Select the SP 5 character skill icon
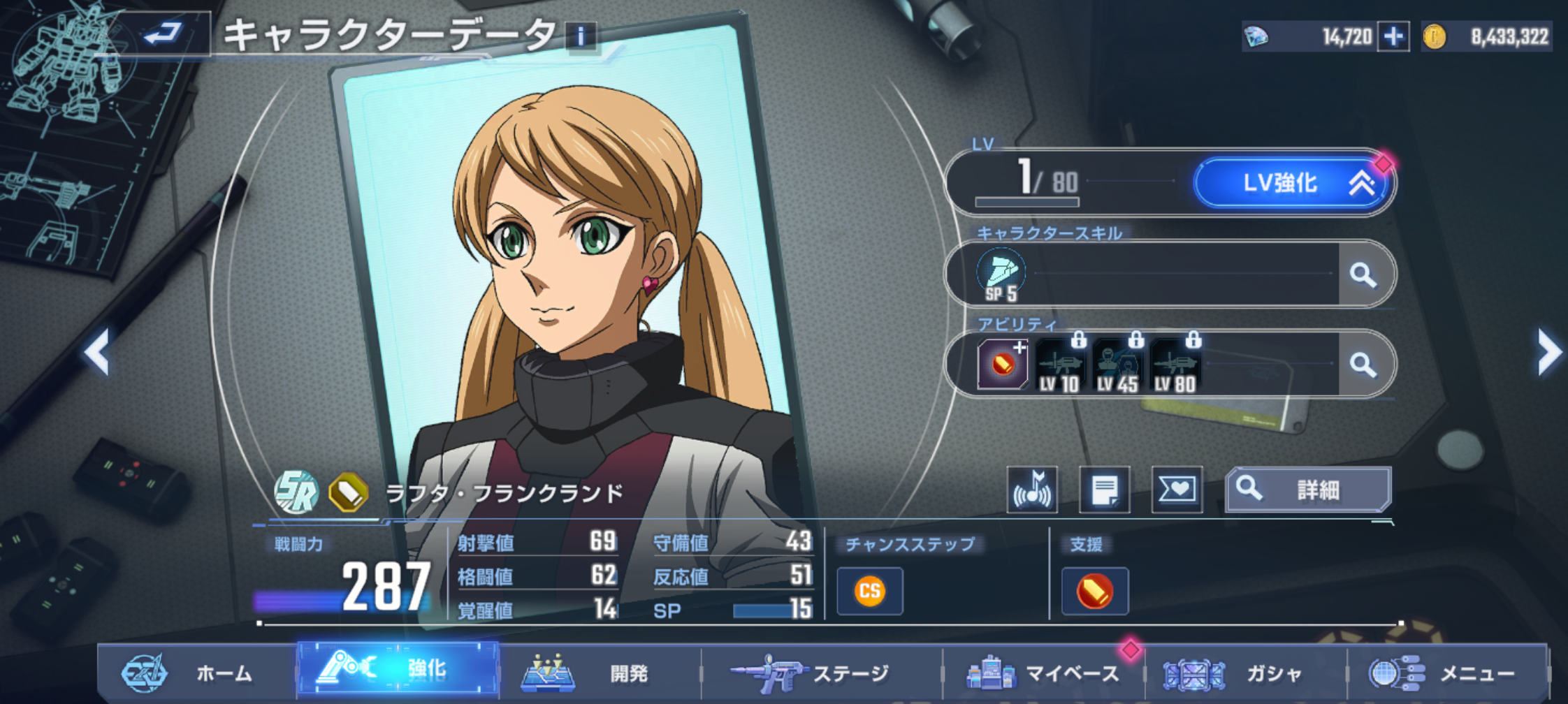This screenshot has height=704, width=1568. pos(1001,274)
